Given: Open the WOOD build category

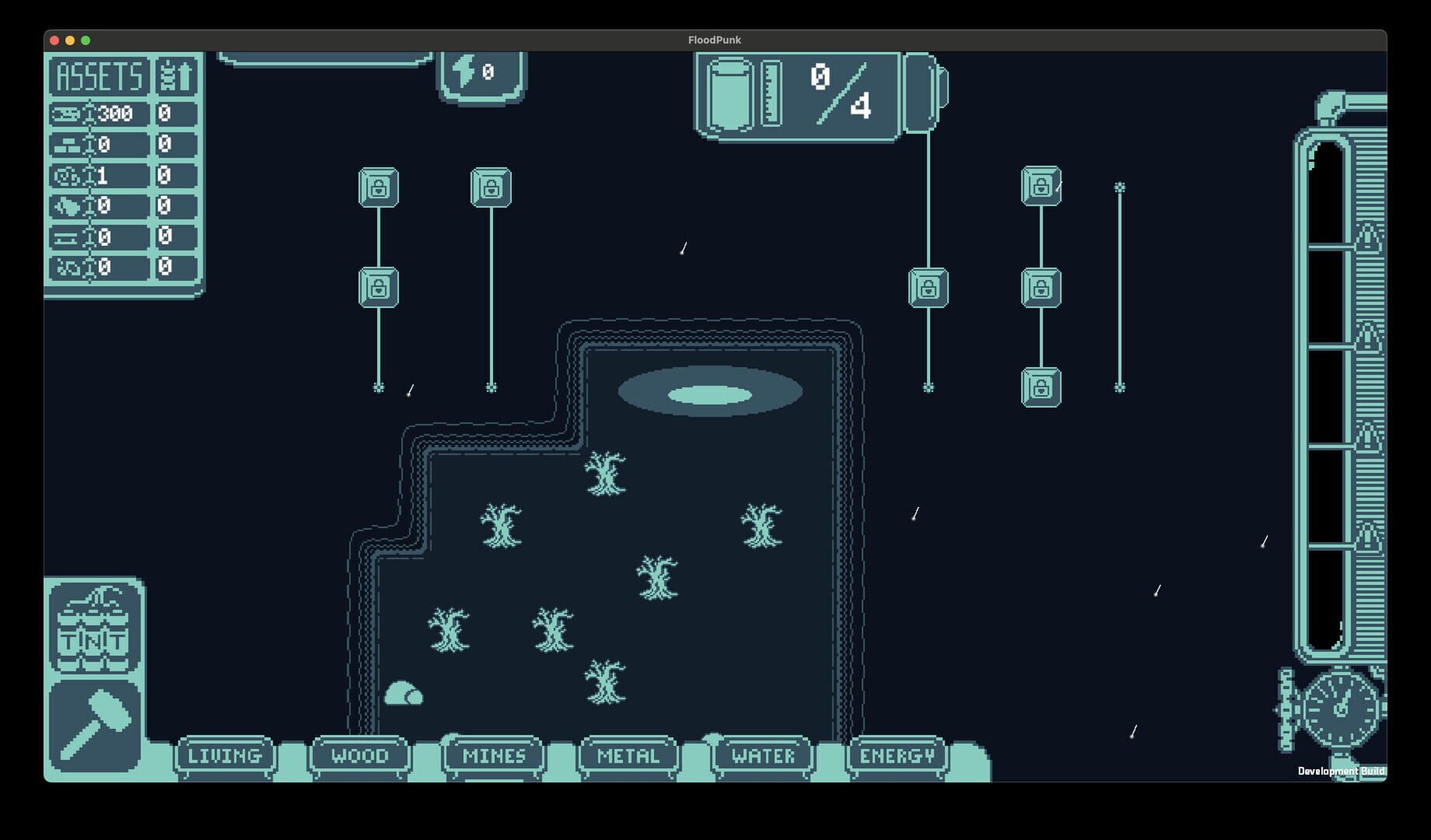Looking at the screenshot, I should [x=360, y=754].
